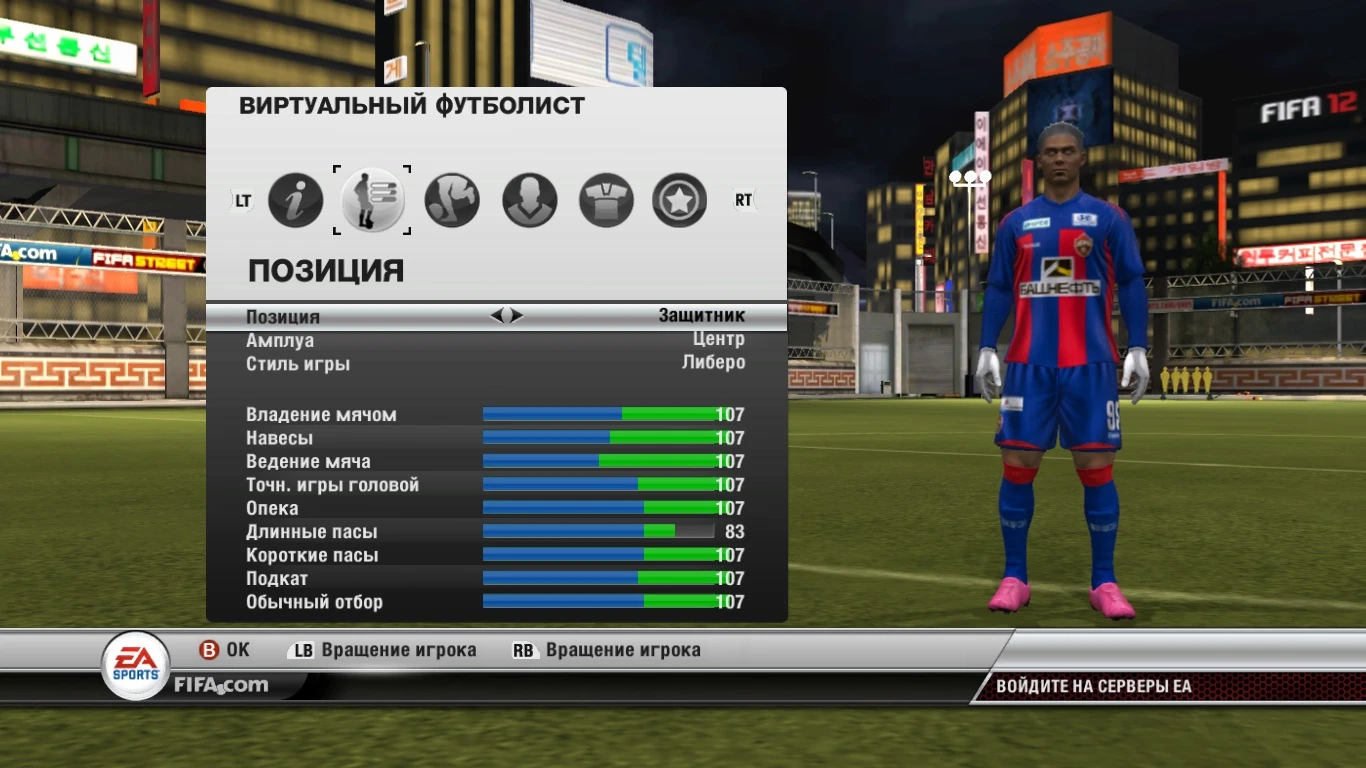This screenshot has height=768, width=1366.
Task: Select the highlighted position tab icon
Action: pyautogui.click(x=372, y=199)
